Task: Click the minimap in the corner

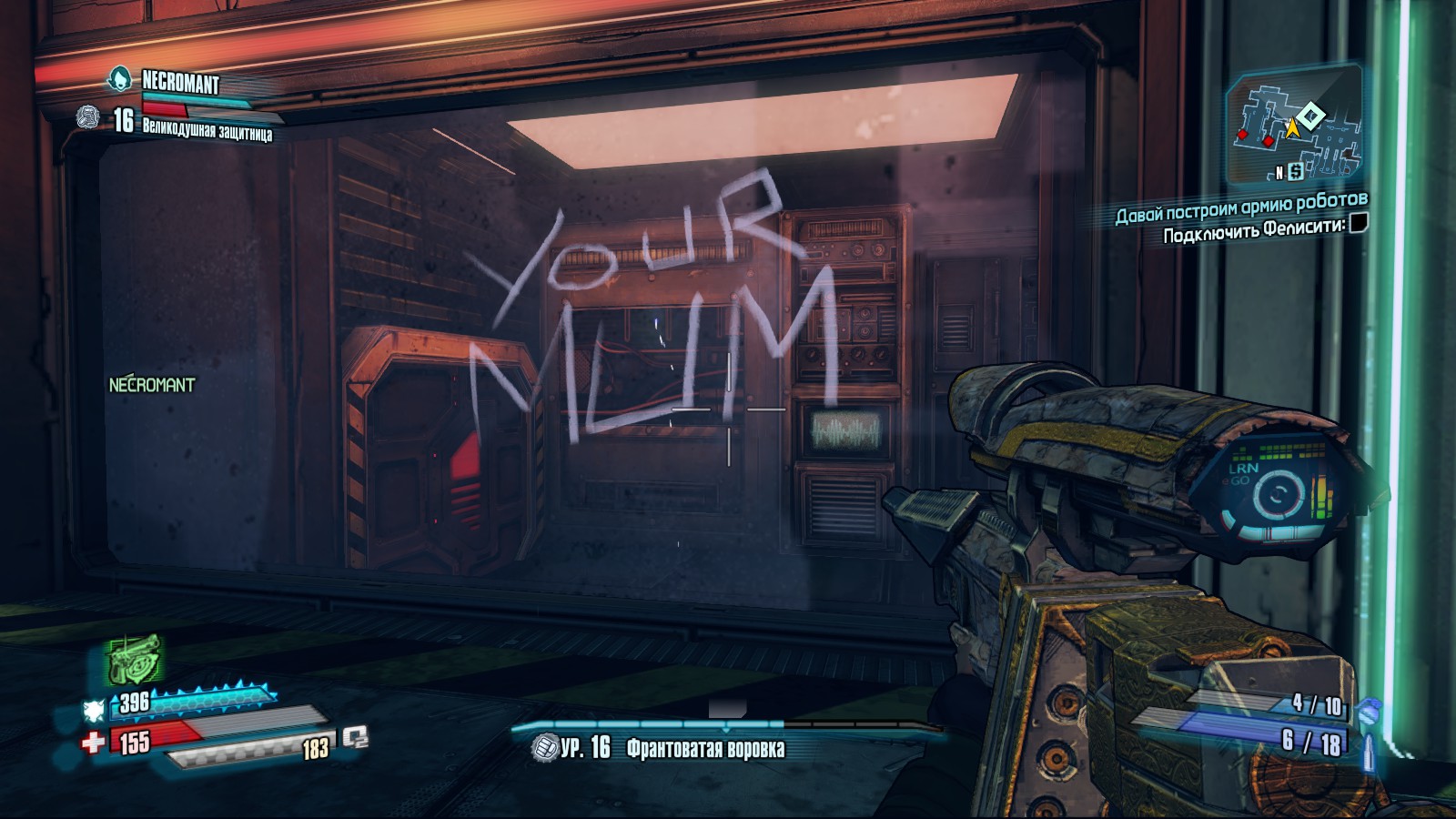Action: [x=1295, y=126]
